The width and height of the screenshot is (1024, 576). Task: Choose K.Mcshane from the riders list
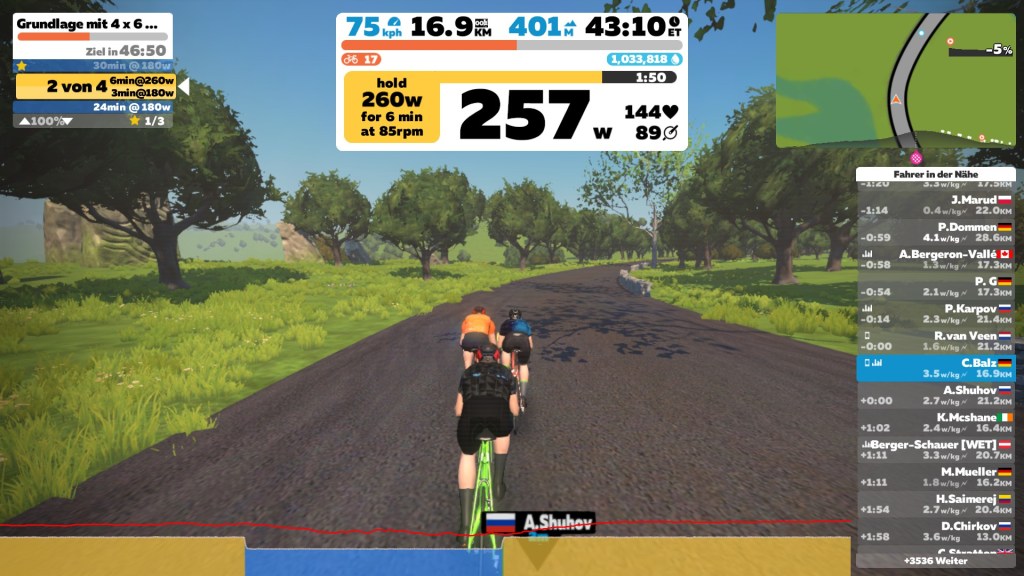[x=935, y=422]
